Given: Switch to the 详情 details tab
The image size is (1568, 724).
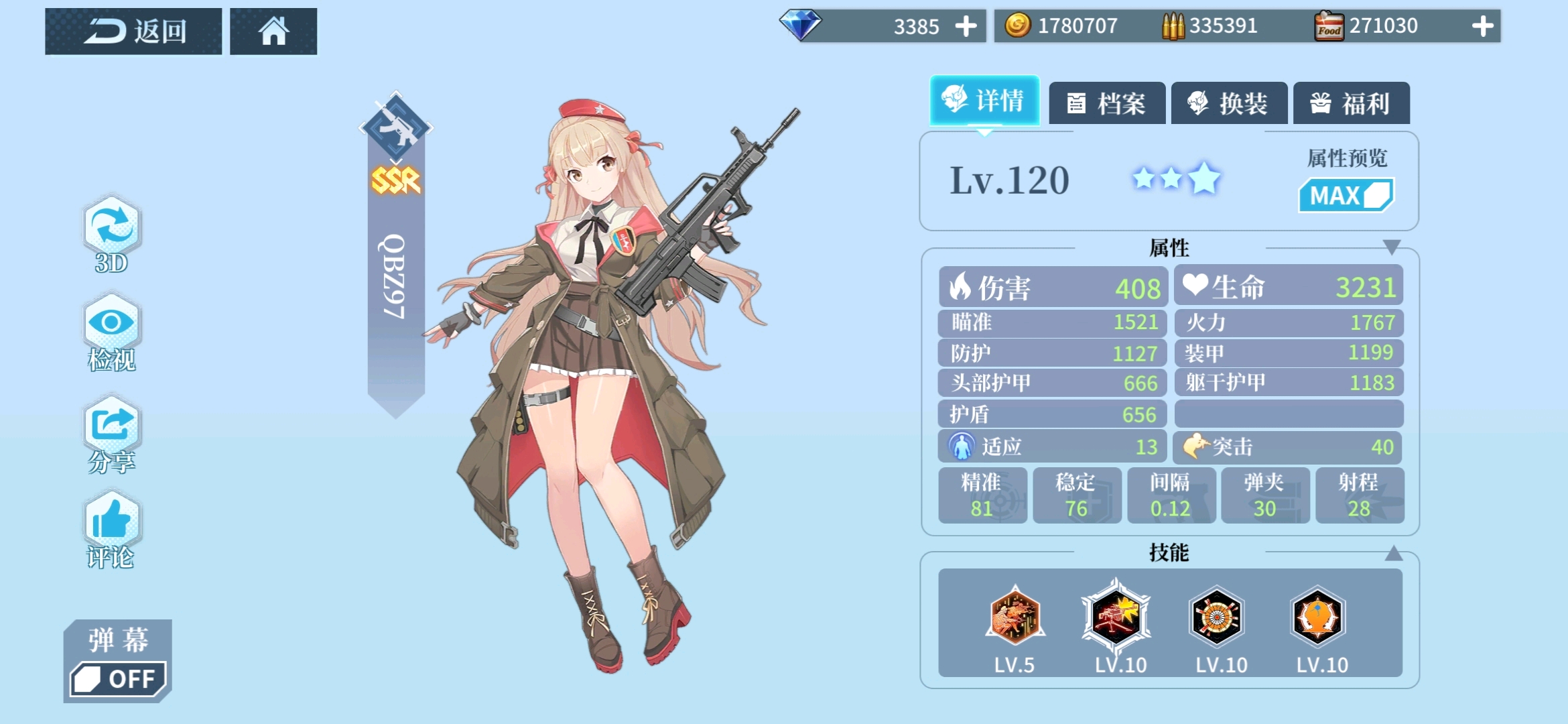Looking at the screenshot, I should click(984, 101).
